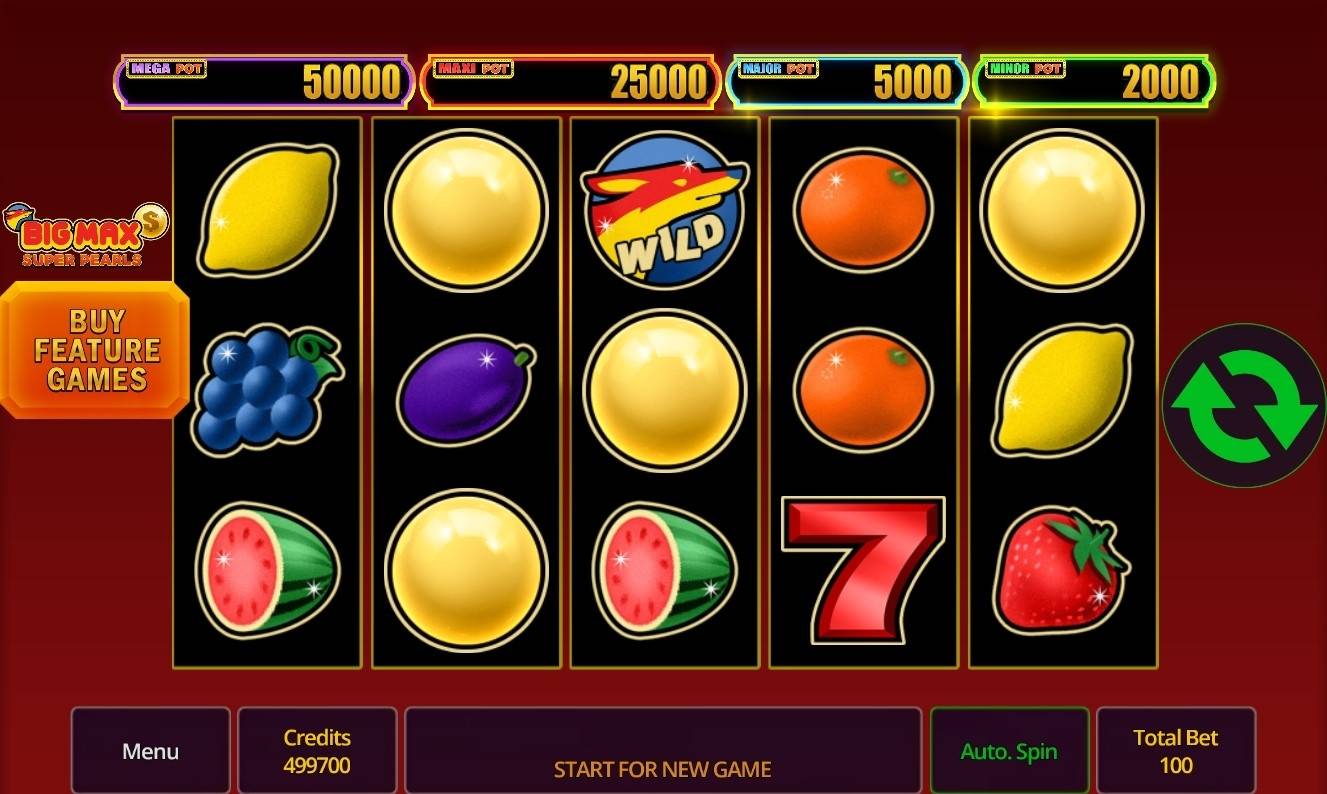The height and width of the screenshot is (794, 1327).
Task: Click the Credits display showing 499700
Action: pyautogui.click(x=317, y=750)
